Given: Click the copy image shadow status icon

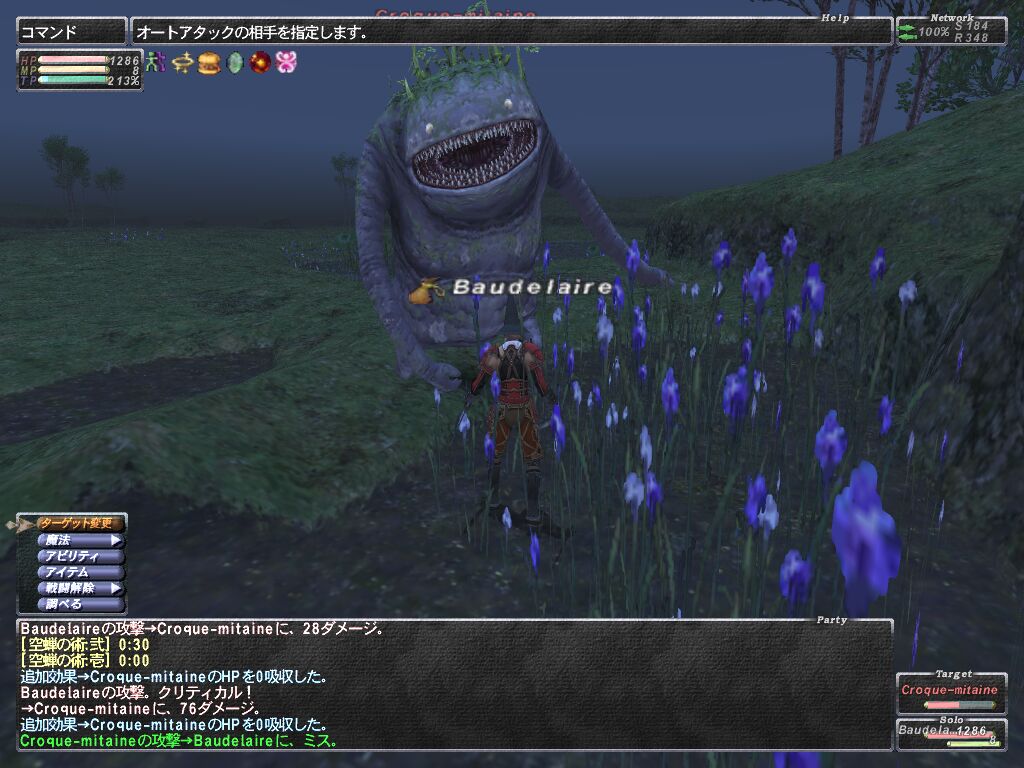Looking at the screenshot, I should pos(155,62).
